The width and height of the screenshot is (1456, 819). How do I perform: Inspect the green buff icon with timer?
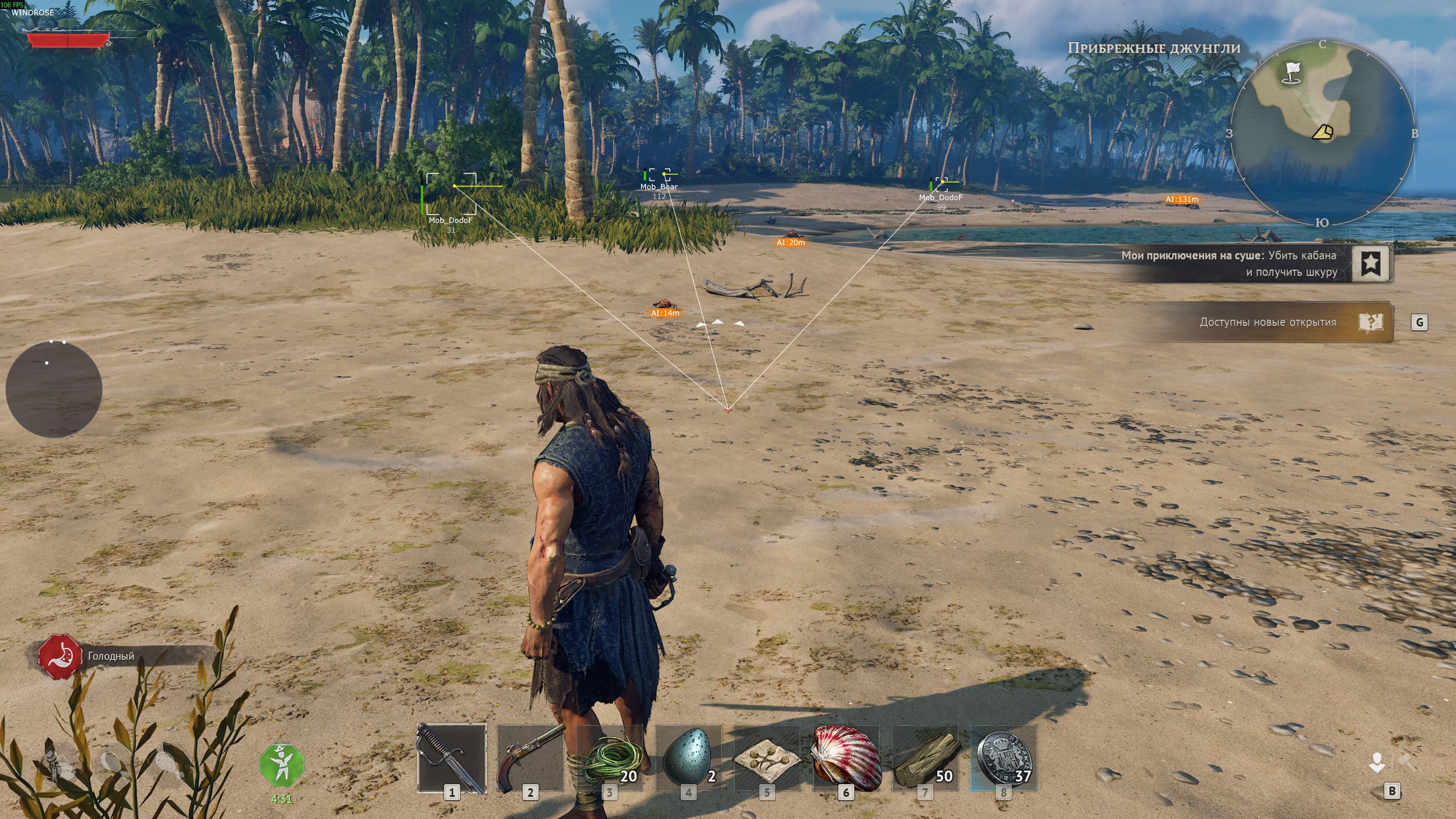pos(282,765)
